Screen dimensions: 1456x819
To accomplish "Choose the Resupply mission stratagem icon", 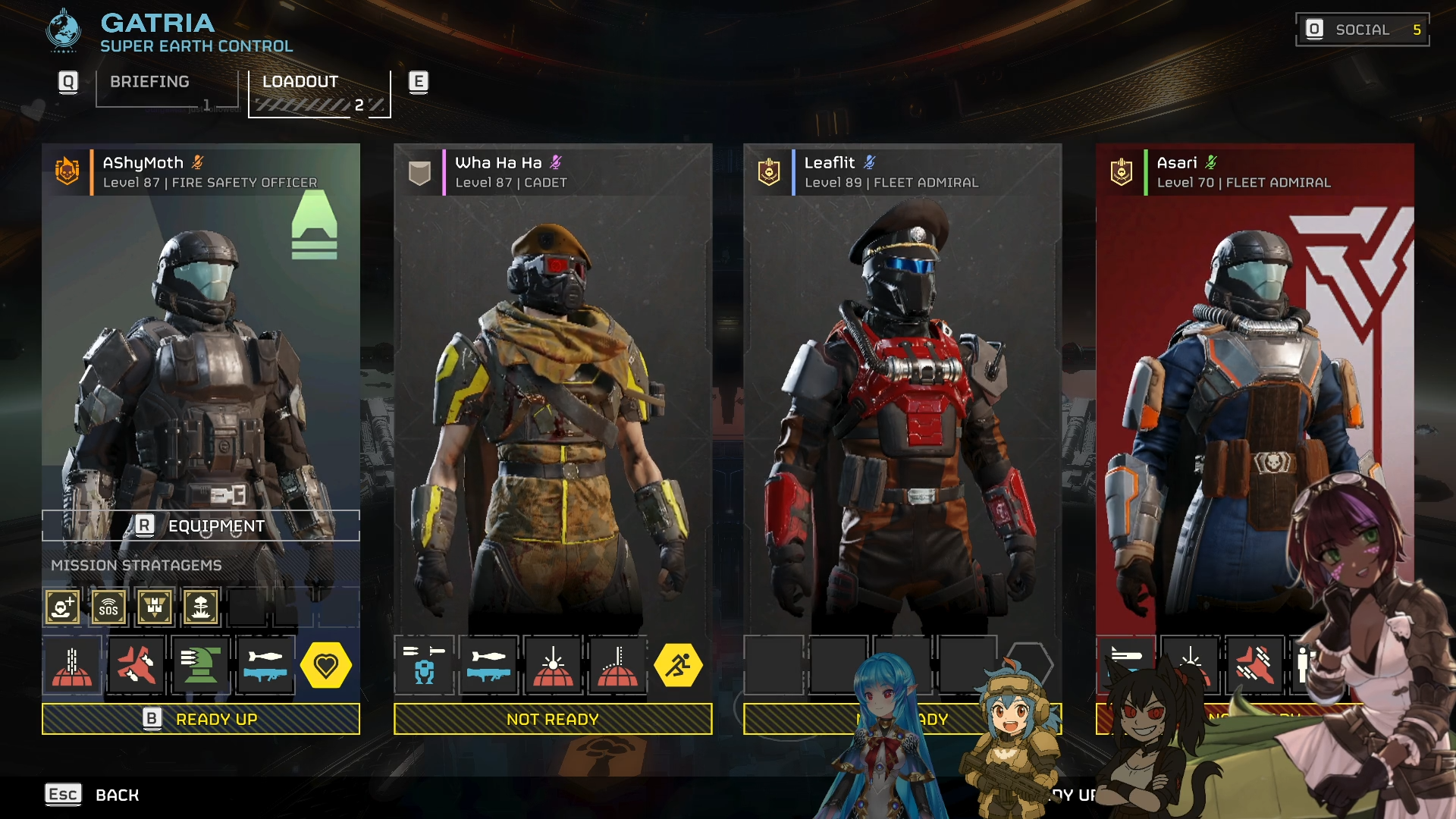I will [x=155, y=607].
